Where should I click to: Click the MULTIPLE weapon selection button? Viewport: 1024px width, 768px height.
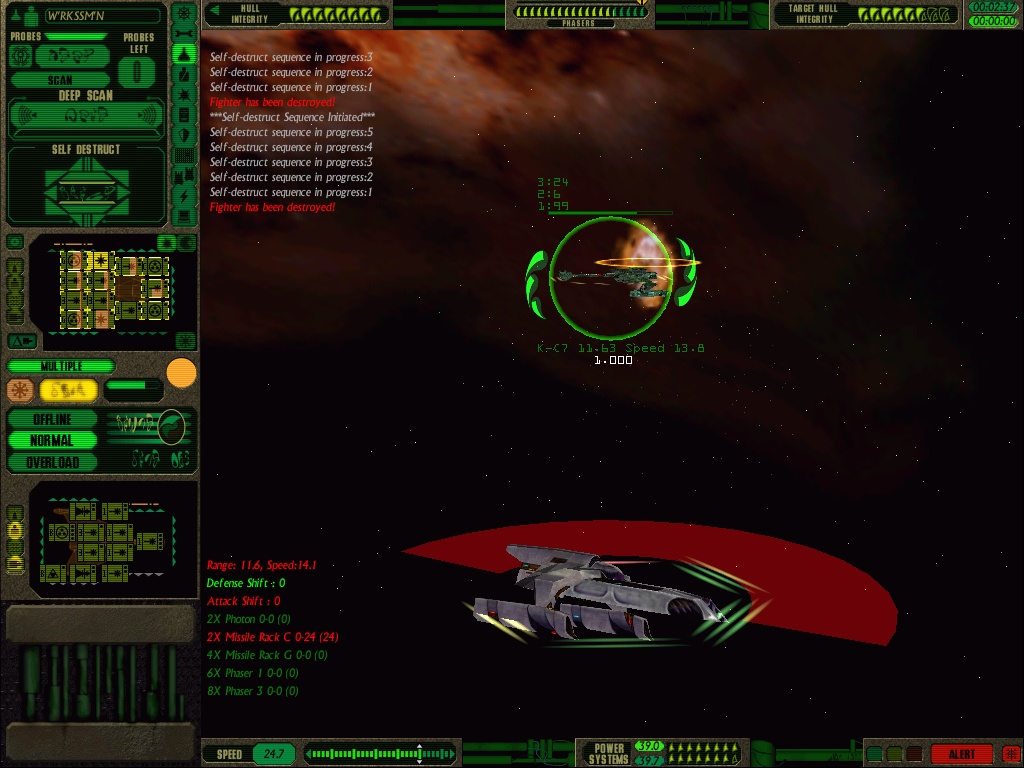pyautogui.click(x=61, y=366)
